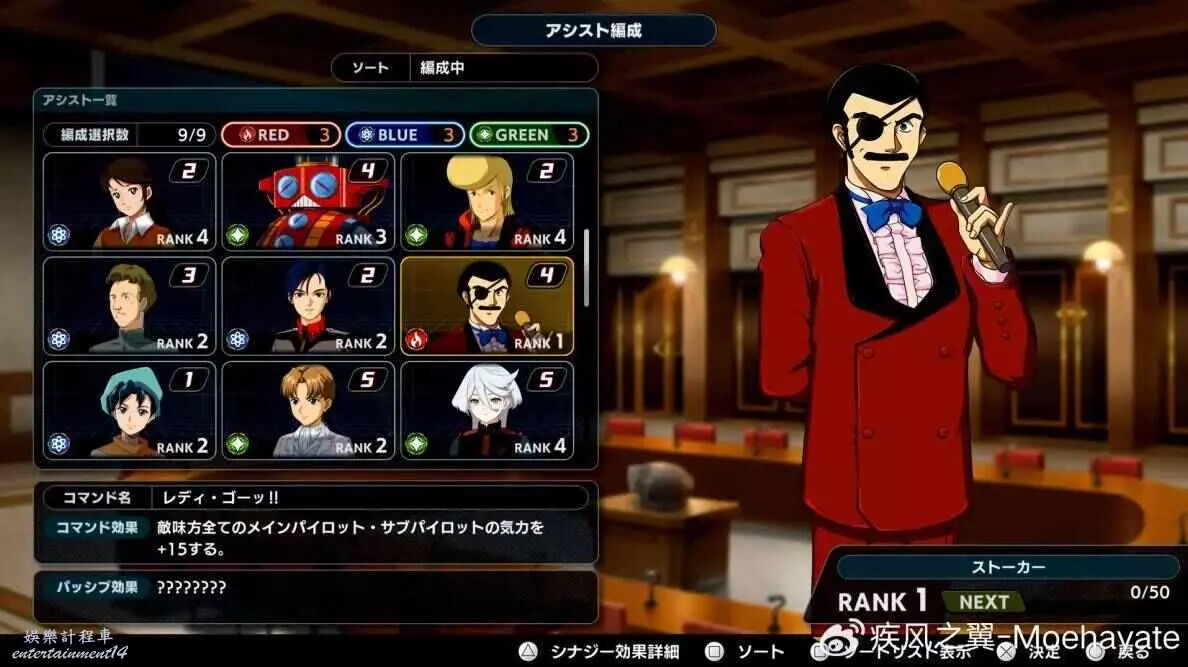Screen dimensions: 1188x667
Task: Choose the red robot assist tile
Action: (x=308, y=201)
